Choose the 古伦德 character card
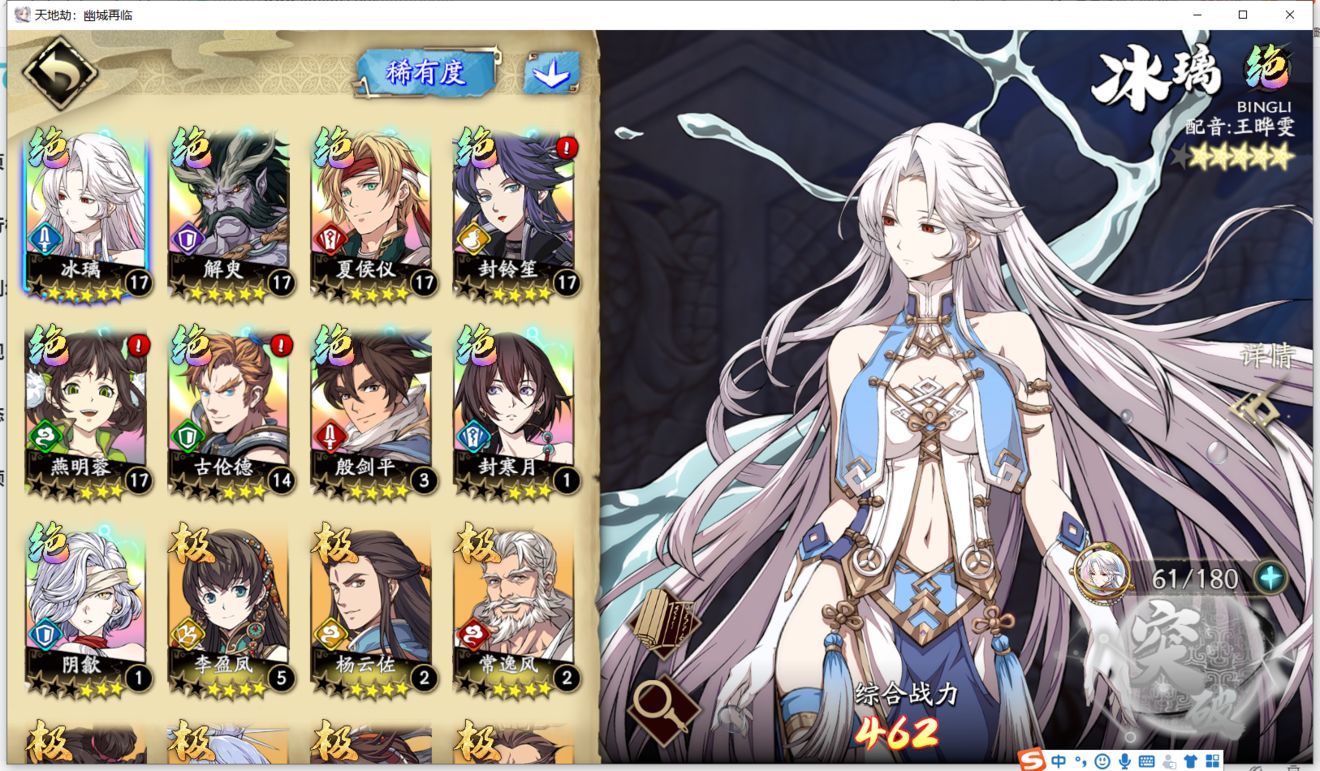Screen dimensions: 1320x771 pos(229,413)
